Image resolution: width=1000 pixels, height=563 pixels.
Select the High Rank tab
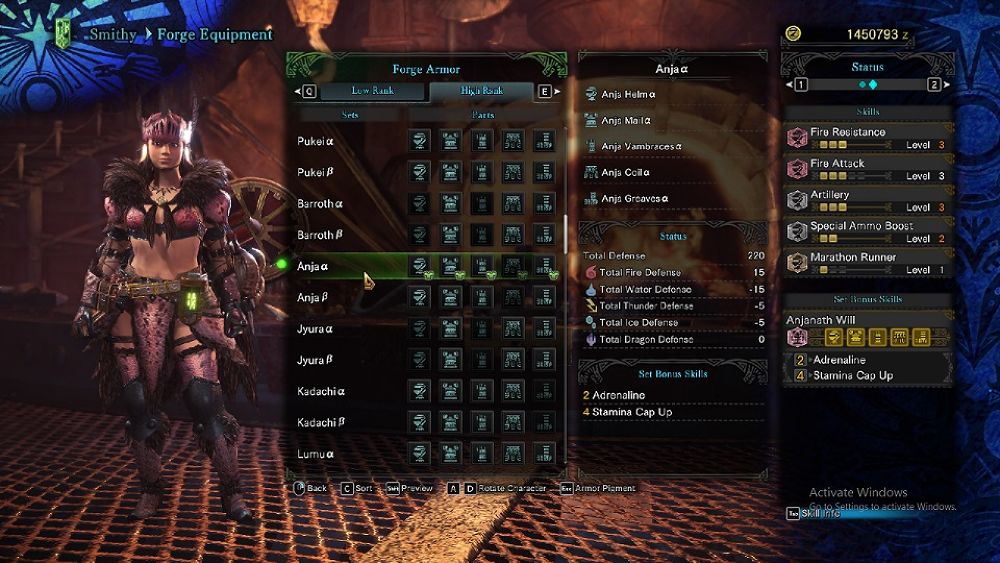(x=481, y=91)
